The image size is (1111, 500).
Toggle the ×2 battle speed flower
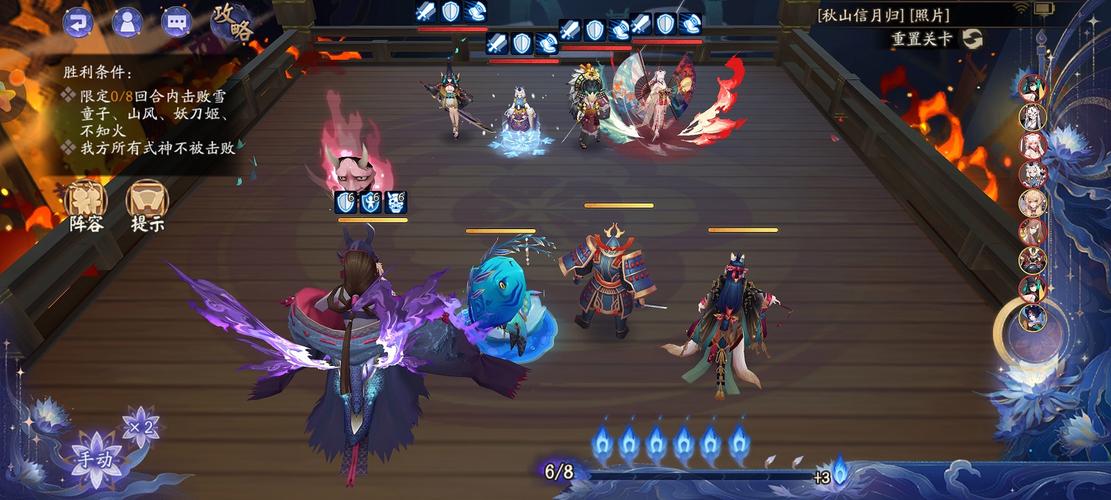pyautogui.click(x=140, y=426)
